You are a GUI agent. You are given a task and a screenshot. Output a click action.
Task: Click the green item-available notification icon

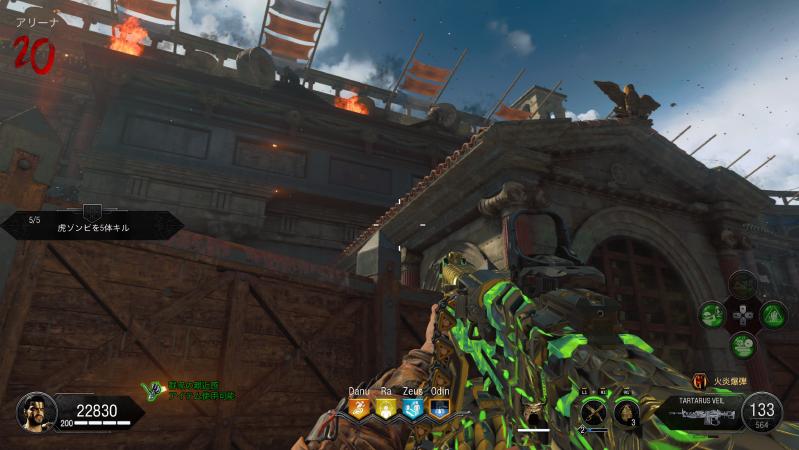pyautogui.click(x=152, y=391)
